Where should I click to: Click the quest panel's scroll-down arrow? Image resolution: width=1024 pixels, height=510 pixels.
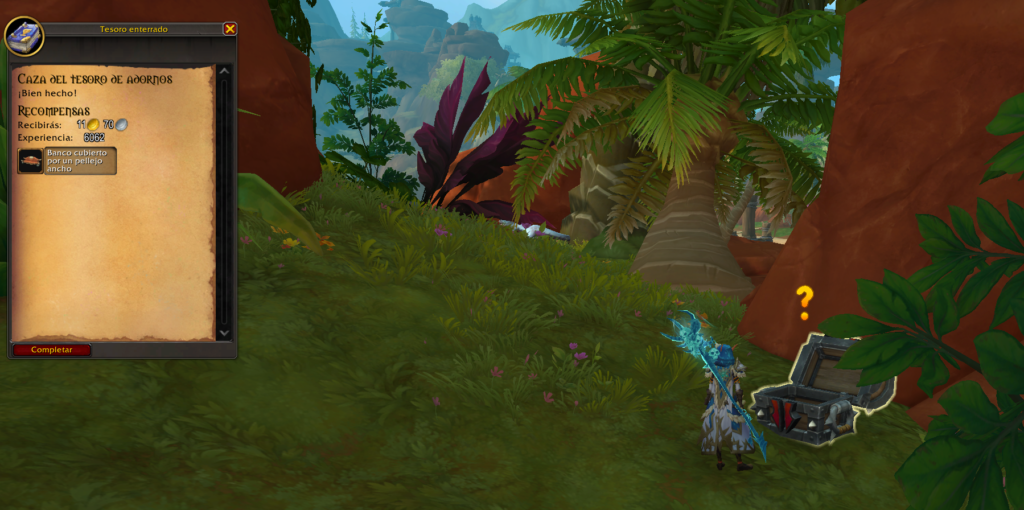pyautogui.click(x=223, y=333)
